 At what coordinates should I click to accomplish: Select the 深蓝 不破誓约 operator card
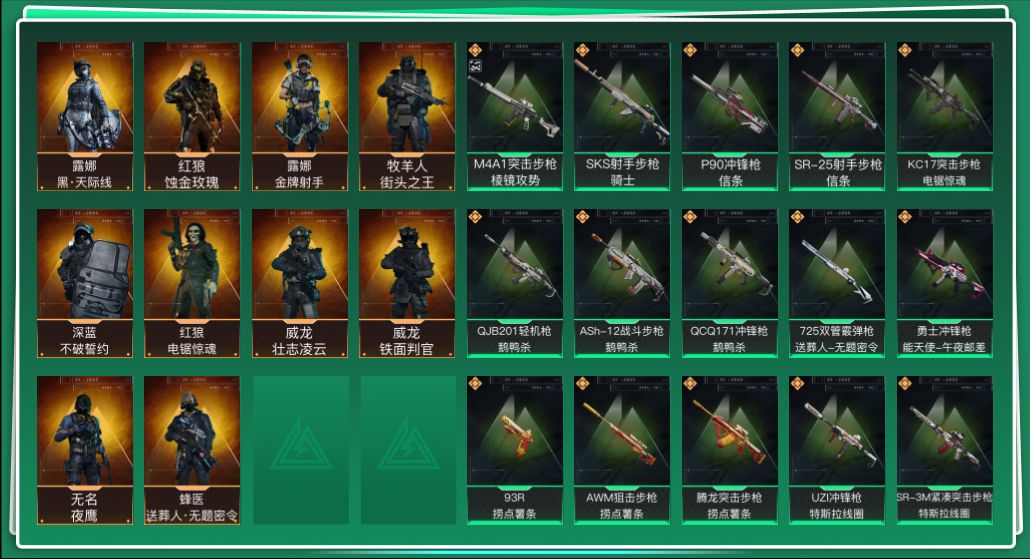point(85,283)
